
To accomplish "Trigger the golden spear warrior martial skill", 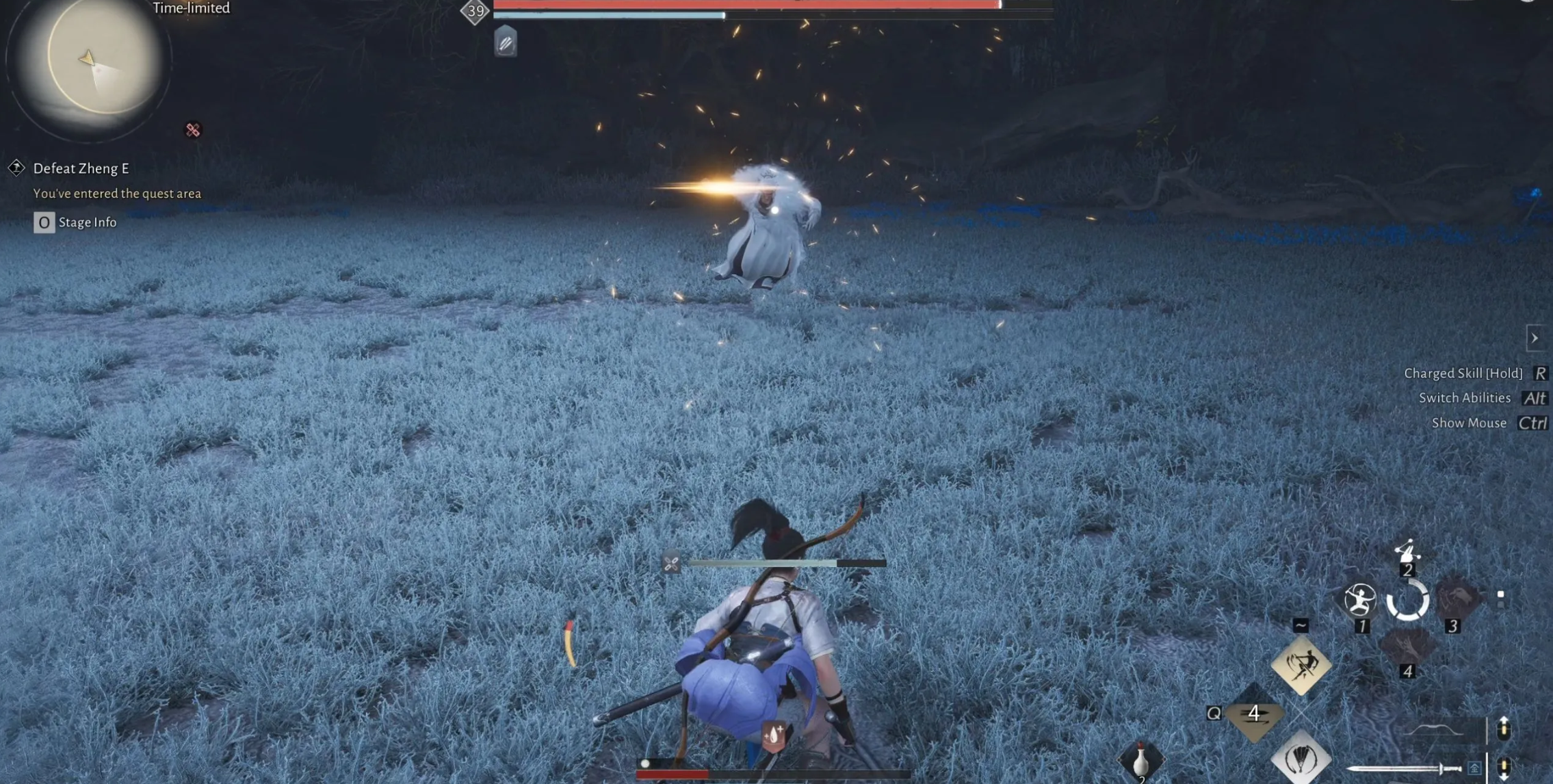I will 1301,665.
